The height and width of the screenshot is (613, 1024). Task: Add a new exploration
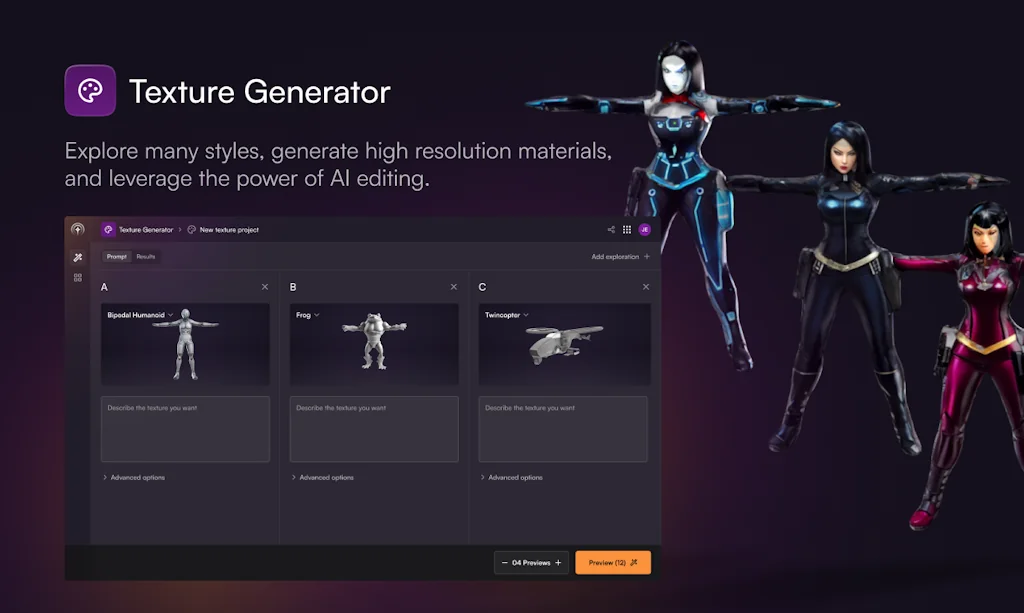tap(620, 257)
